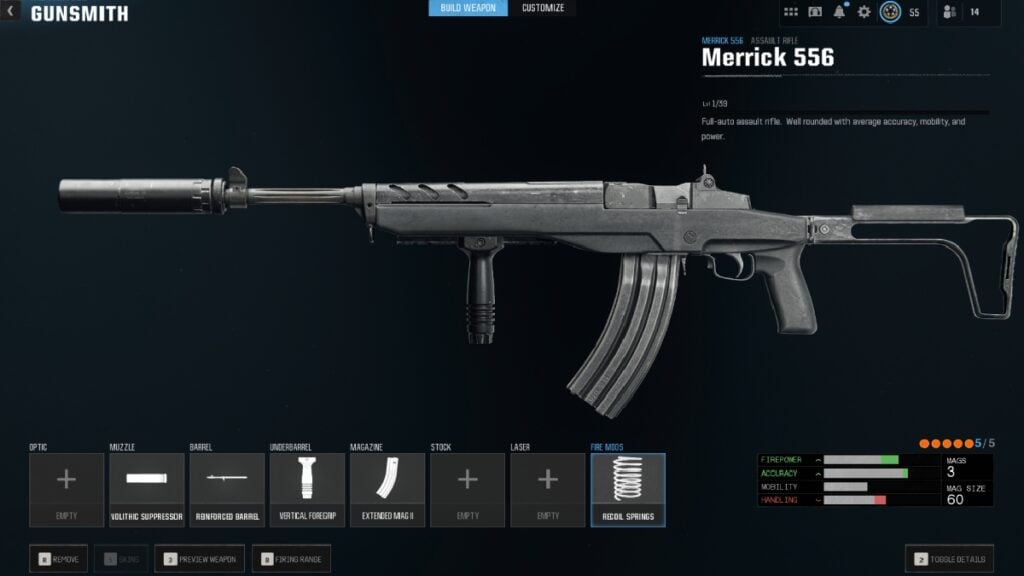This screenshot has height=576, width=1024.
Task: Open the grid menu icon
Action: click(791, 12)
